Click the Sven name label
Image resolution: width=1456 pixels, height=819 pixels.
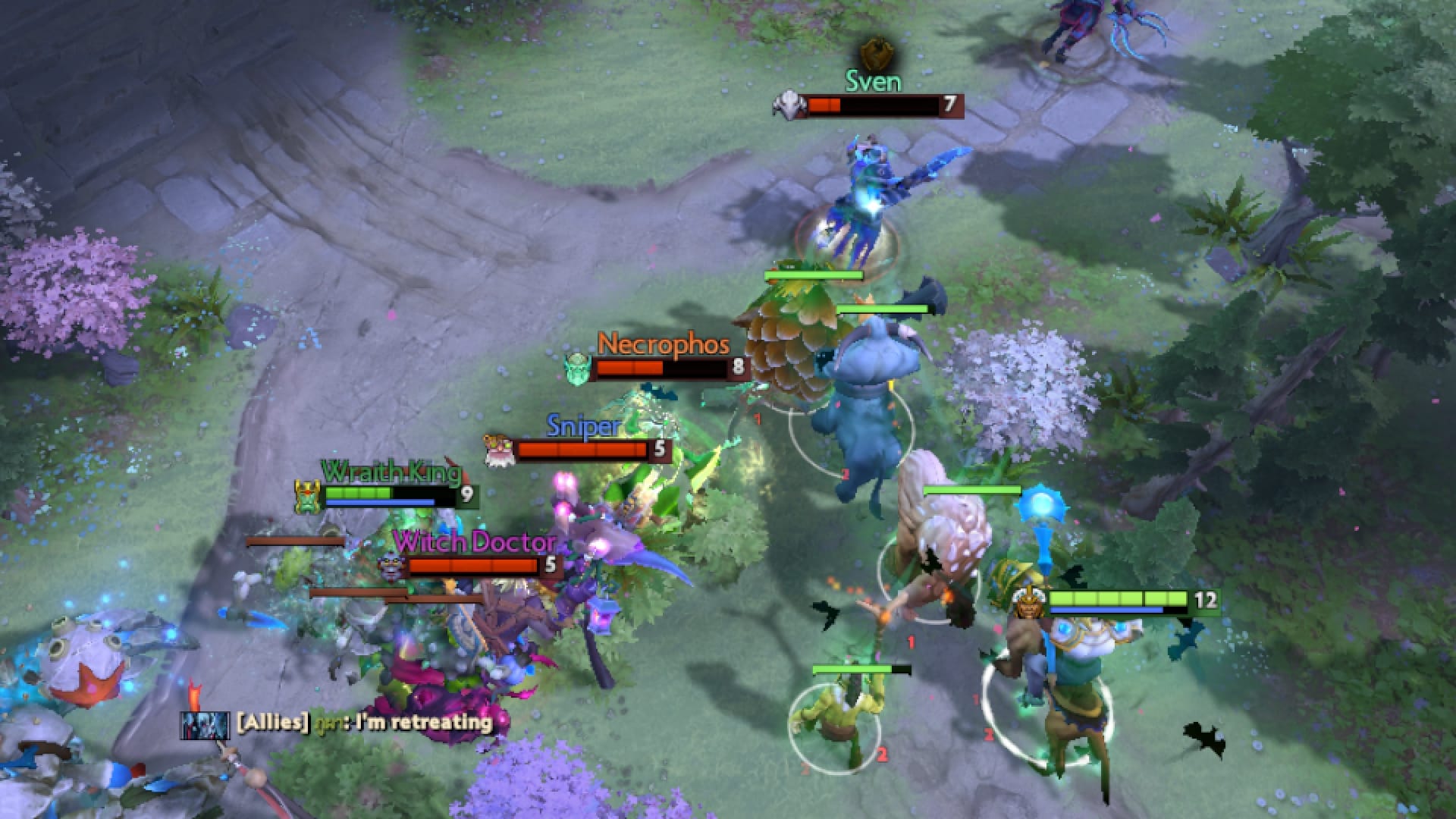tap(874, 81)
